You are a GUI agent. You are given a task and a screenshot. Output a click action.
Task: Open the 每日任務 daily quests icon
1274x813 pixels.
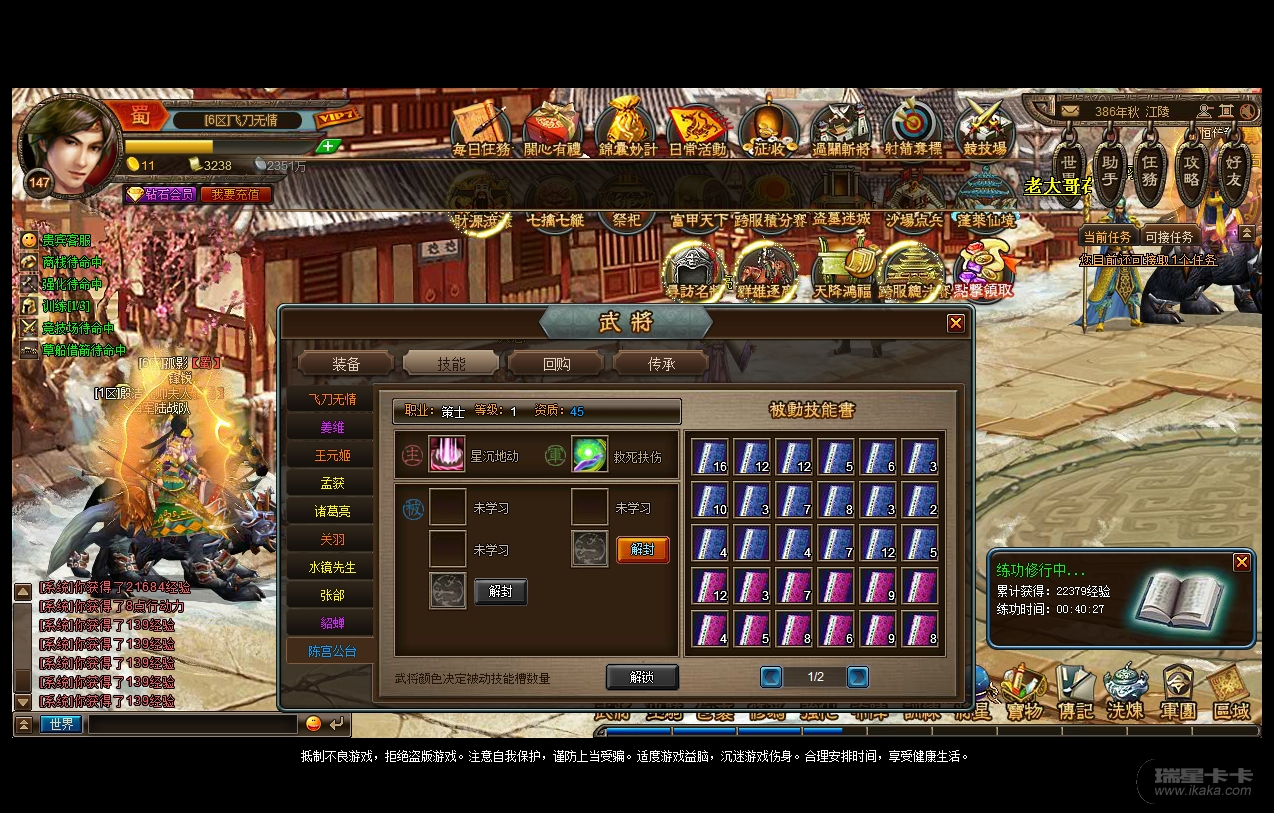coord(481,130)
